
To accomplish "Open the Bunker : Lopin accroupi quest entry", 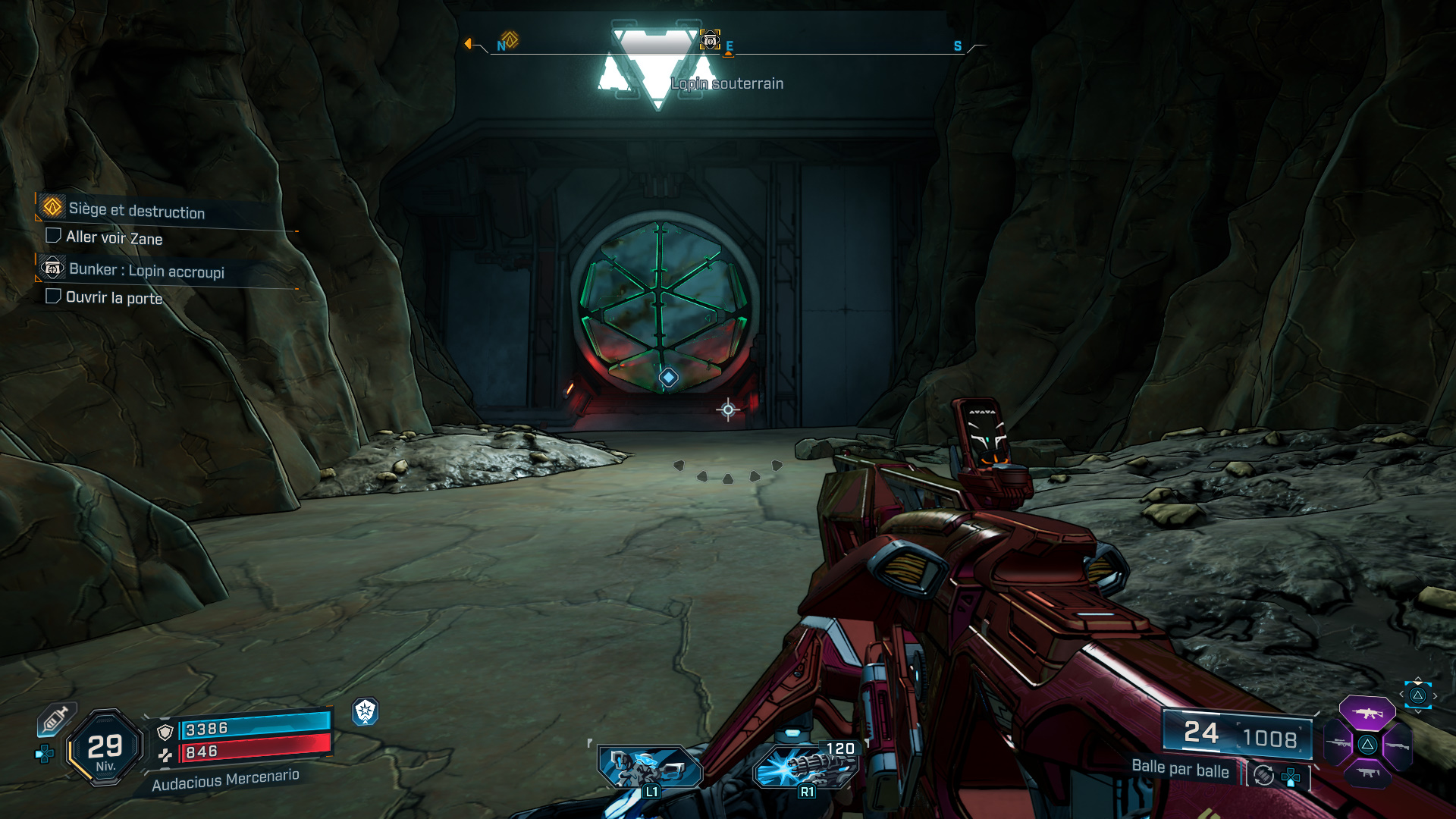I will [146, 271].
